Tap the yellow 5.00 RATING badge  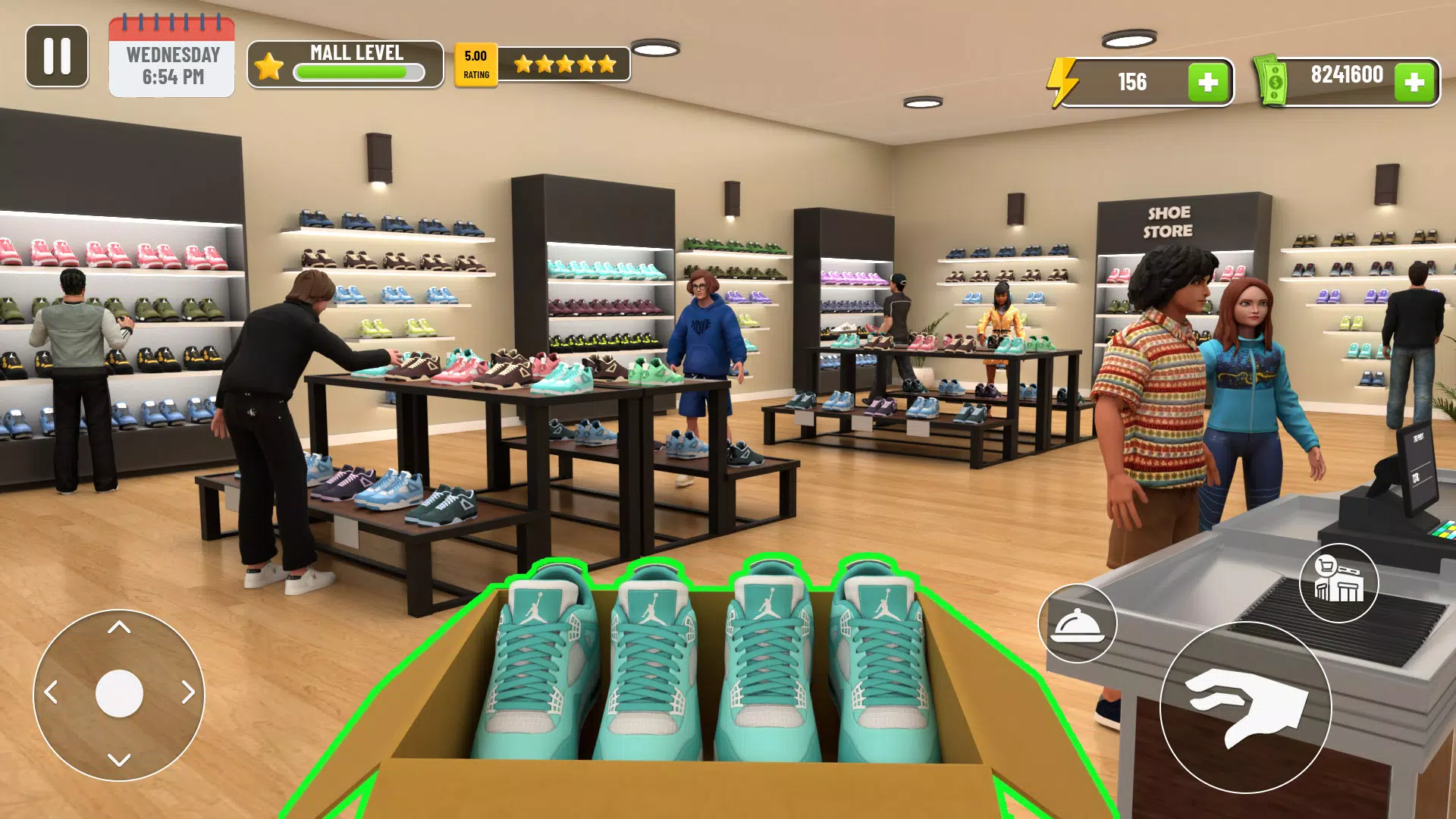click(475, 63)
